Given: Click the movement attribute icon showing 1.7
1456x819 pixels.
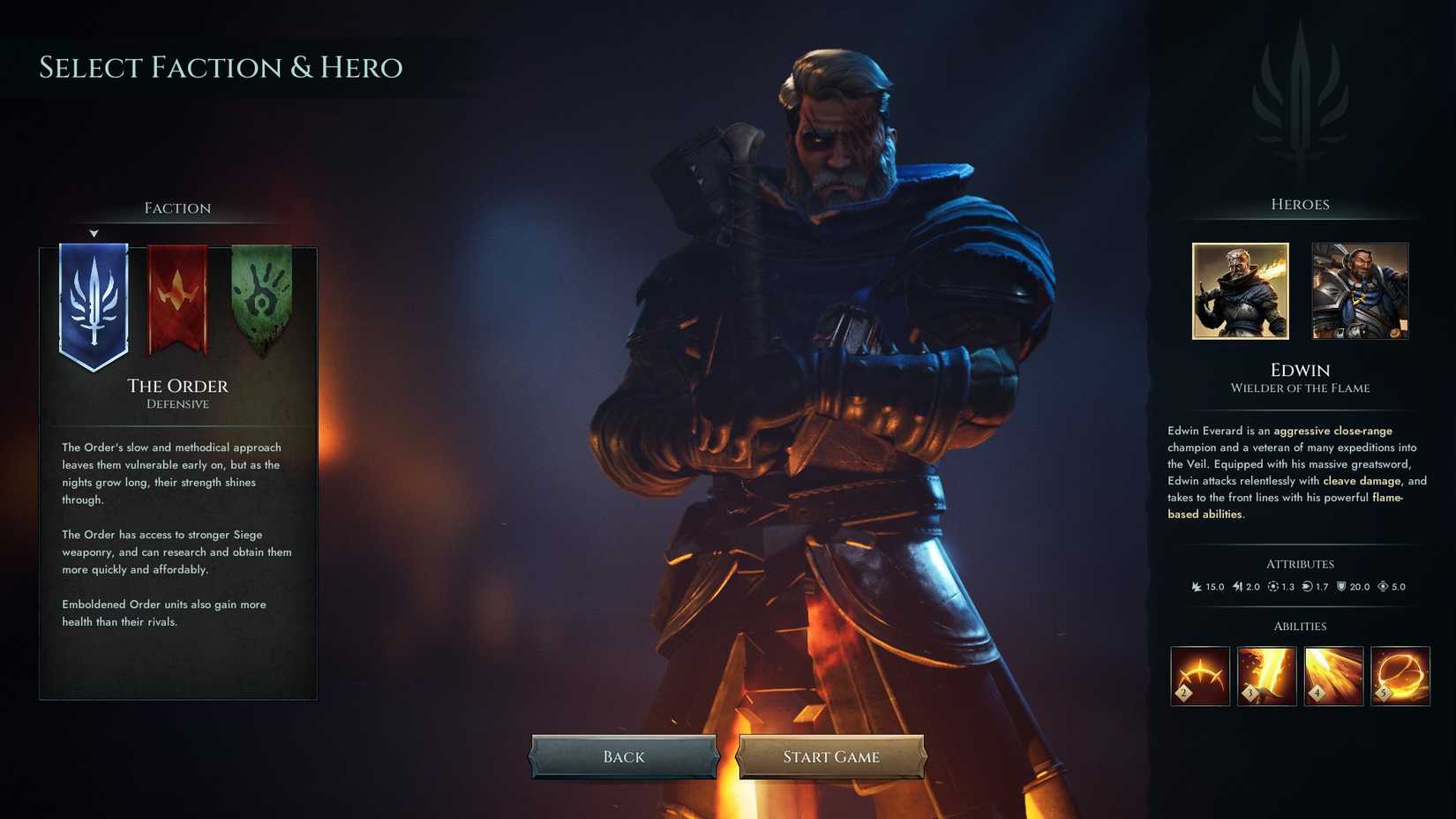Looking at the screenshot, I should click(1307, 586).
